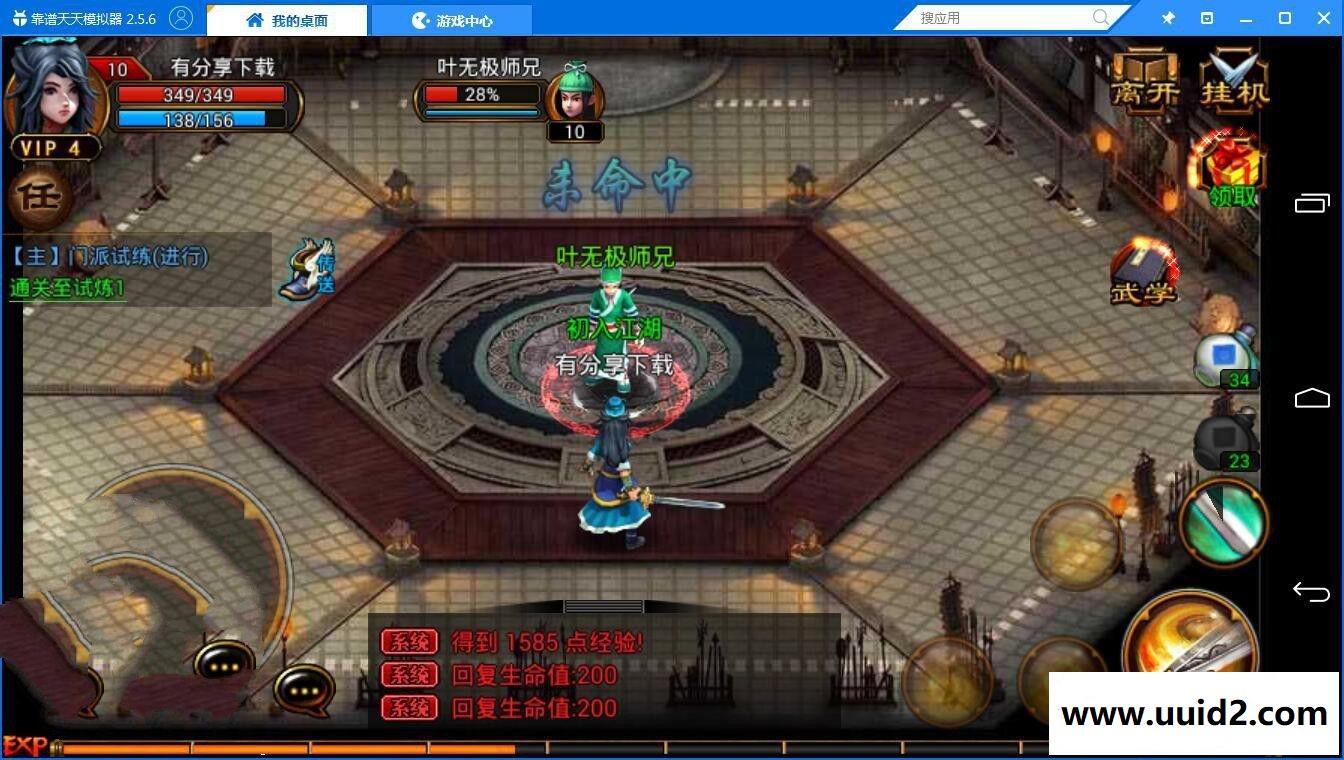This screenshot has height=760, width=1344.
Task: Switch to the 我的桌面 tab
Action: [x=286, y=18]
